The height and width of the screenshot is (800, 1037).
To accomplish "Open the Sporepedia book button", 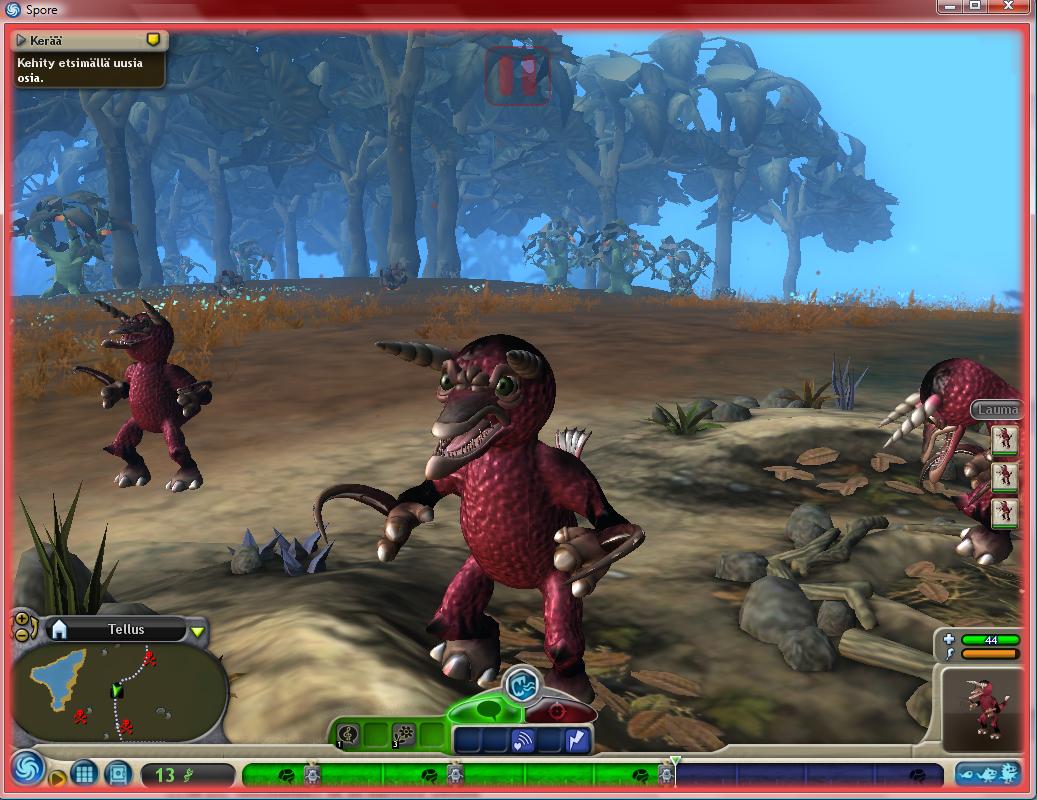I will [x=118, y=773].
